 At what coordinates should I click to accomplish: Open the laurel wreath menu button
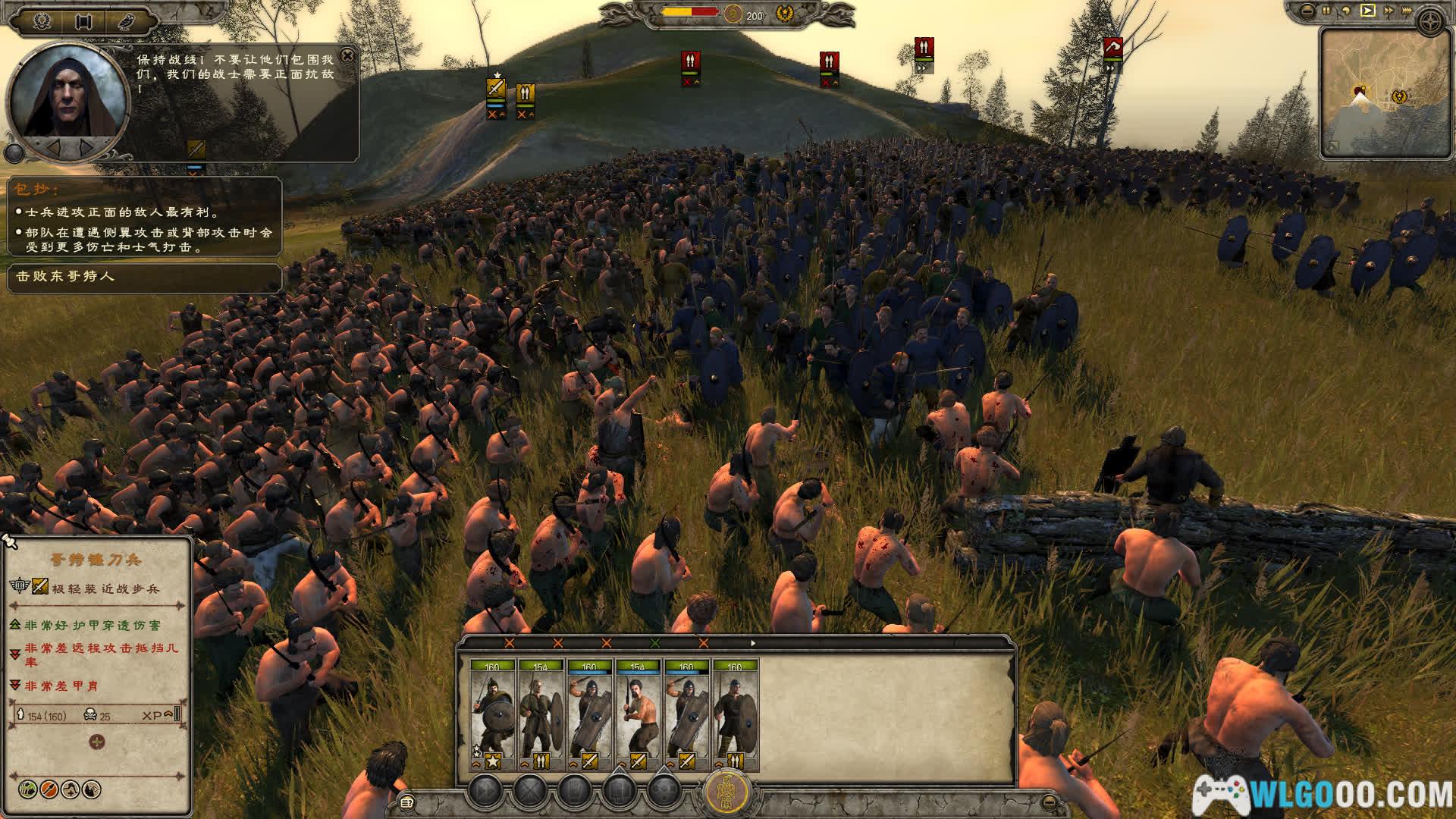pyautogui.click(x=42, y=21)
